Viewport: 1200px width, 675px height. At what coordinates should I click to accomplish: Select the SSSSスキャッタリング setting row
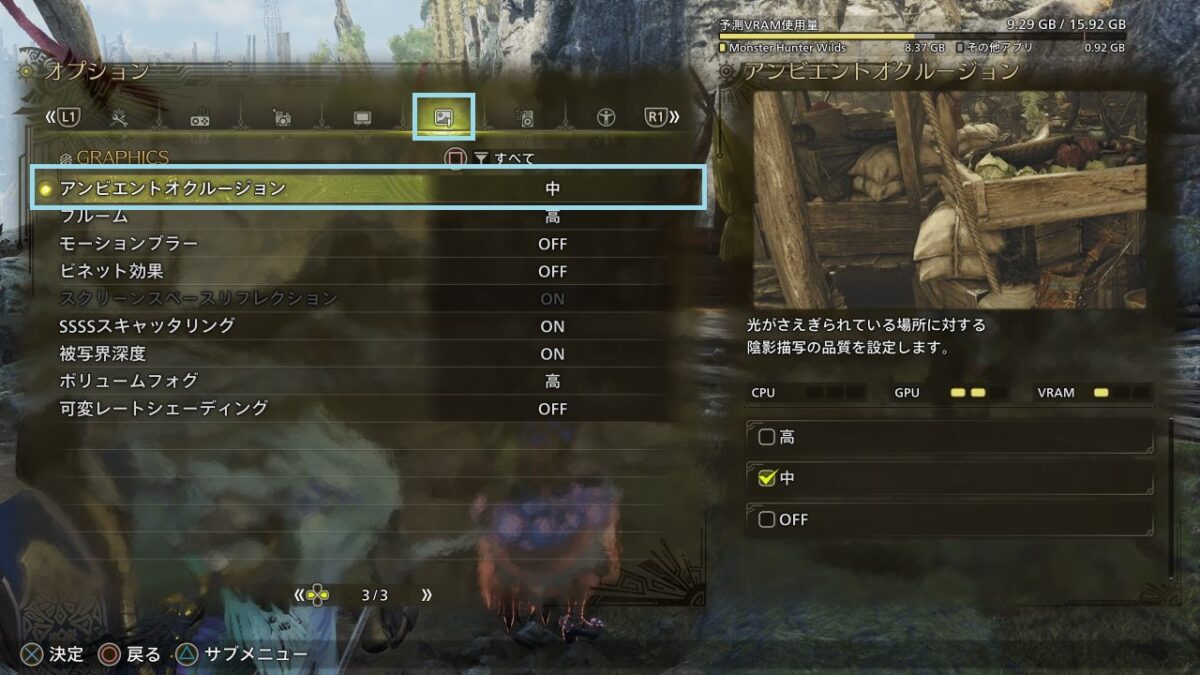[370, 326]
